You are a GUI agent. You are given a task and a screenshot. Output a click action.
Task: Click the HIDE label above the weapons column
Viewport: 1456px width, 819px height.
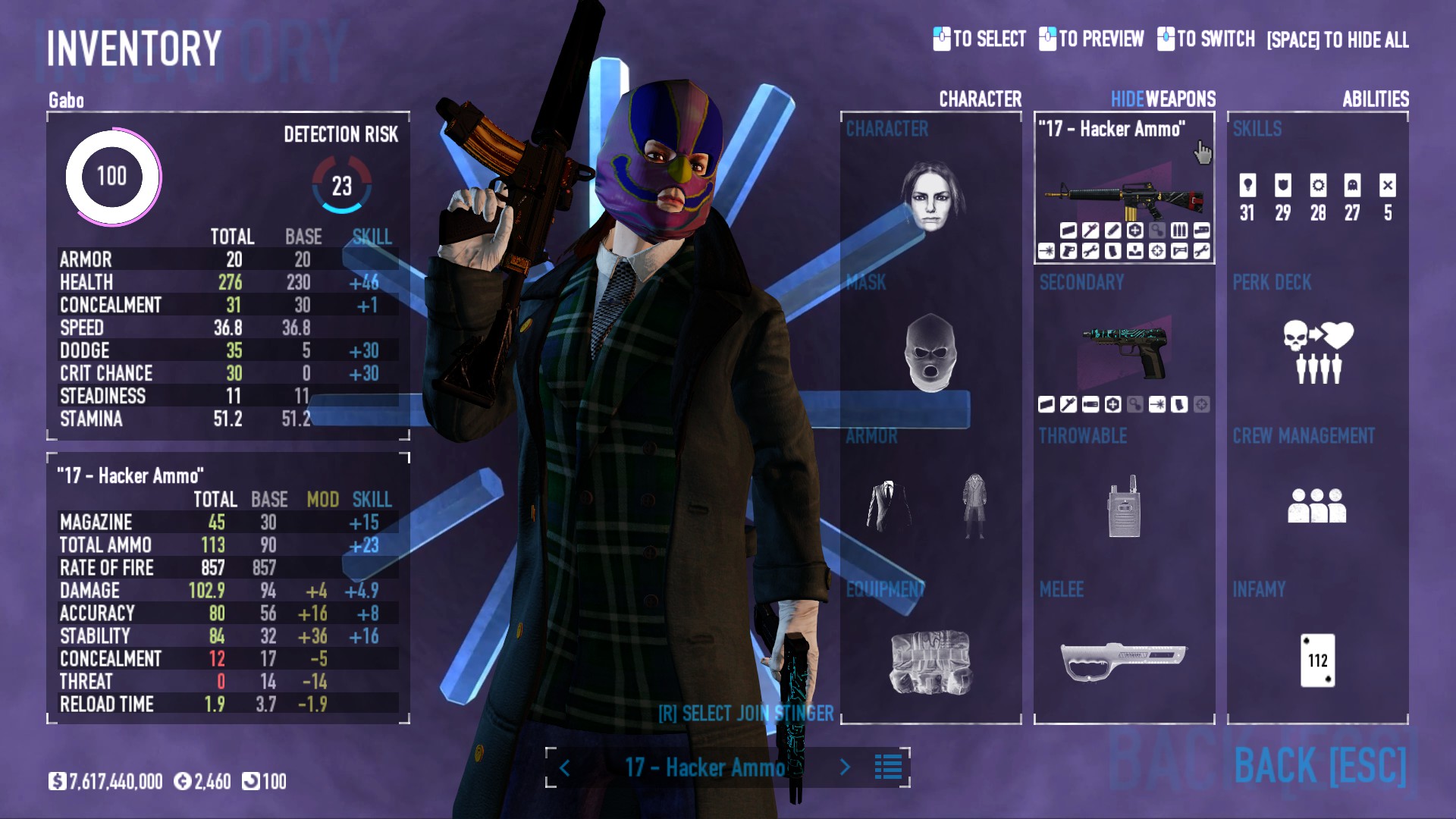1127,99
